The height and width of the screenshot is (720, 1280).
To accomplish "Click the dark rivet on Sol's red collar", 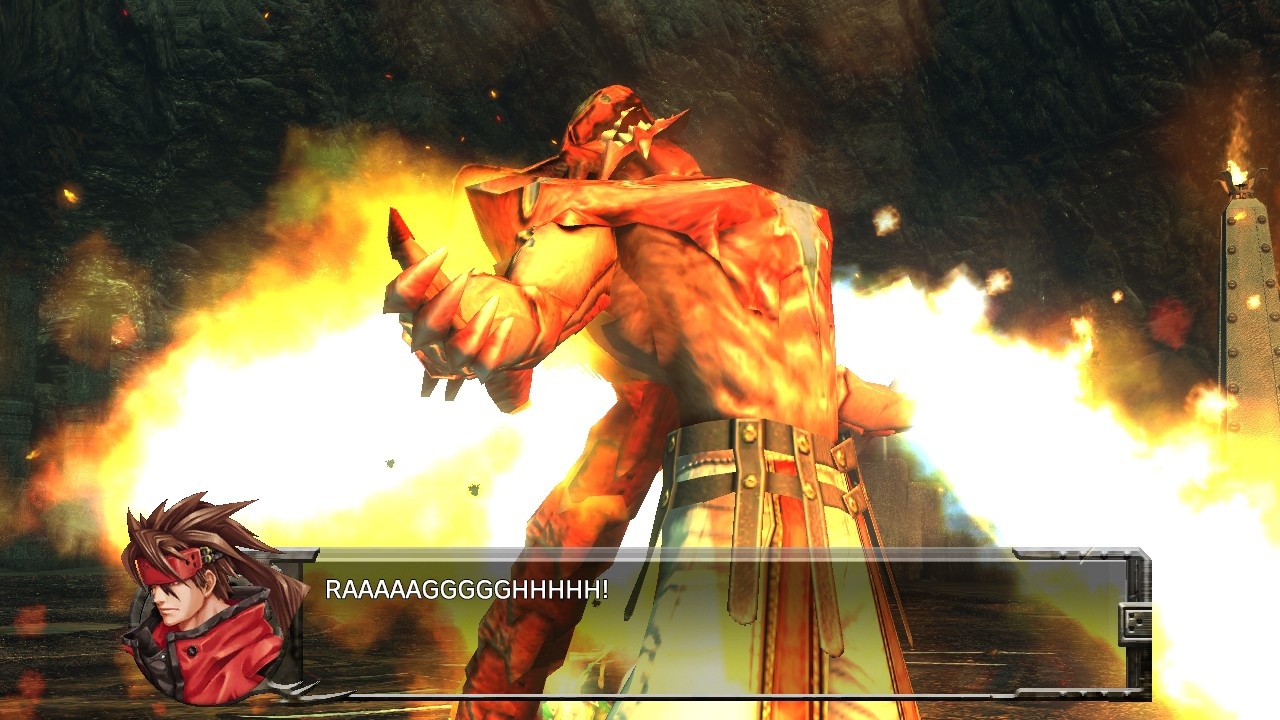I will [190, 652].
